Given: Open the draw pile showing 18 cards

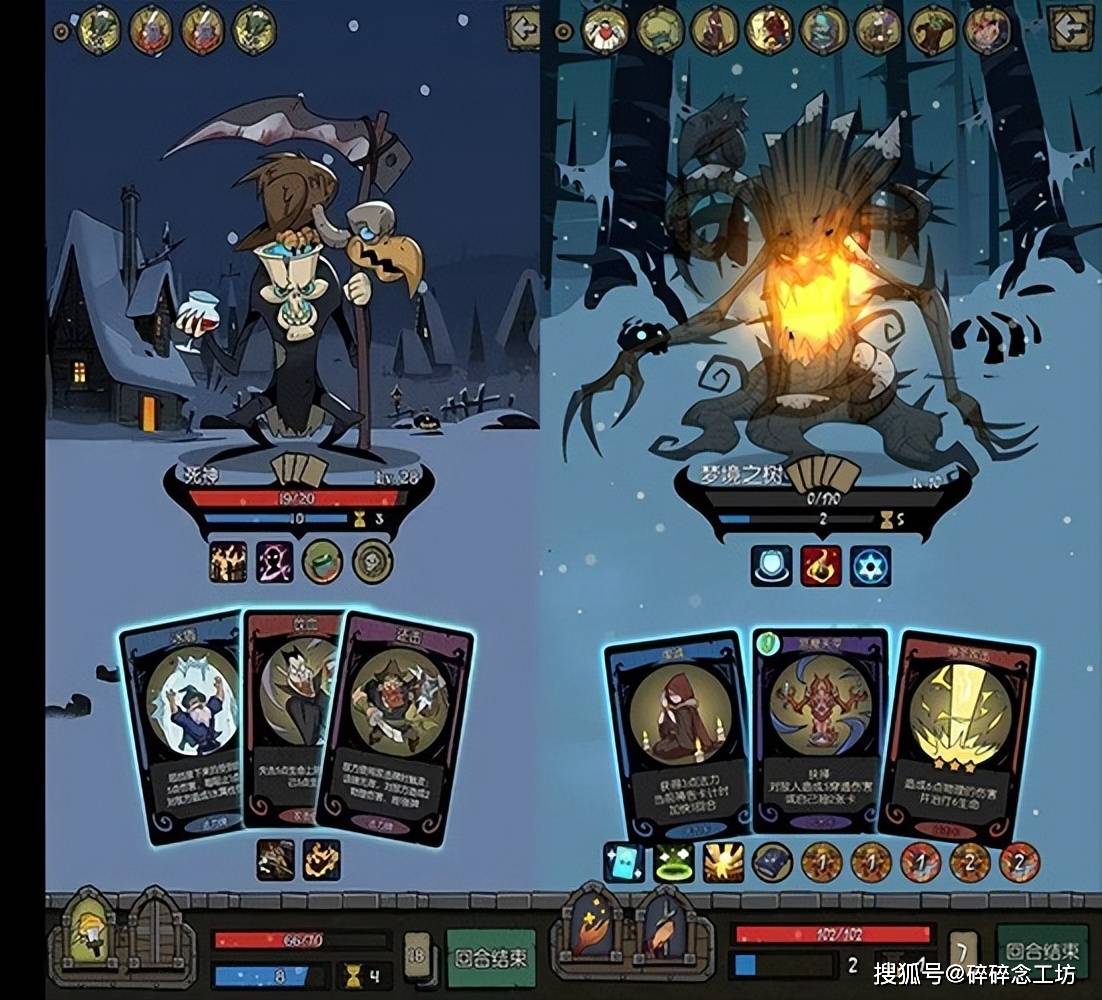Looking at the screenshot, I should coord(417,958).
